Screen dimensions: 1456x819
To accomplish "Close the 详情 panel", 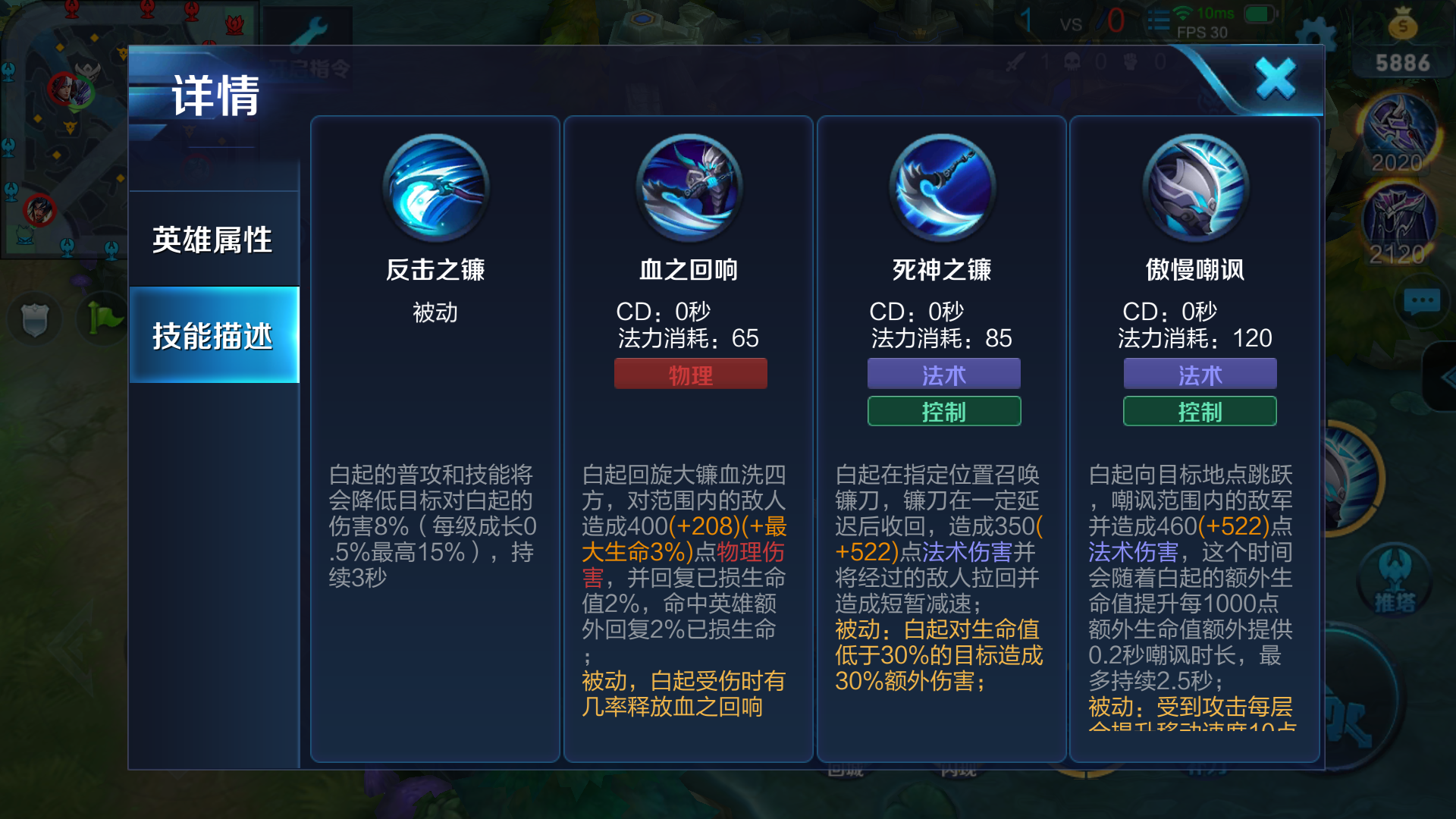I will (1274, 78).
